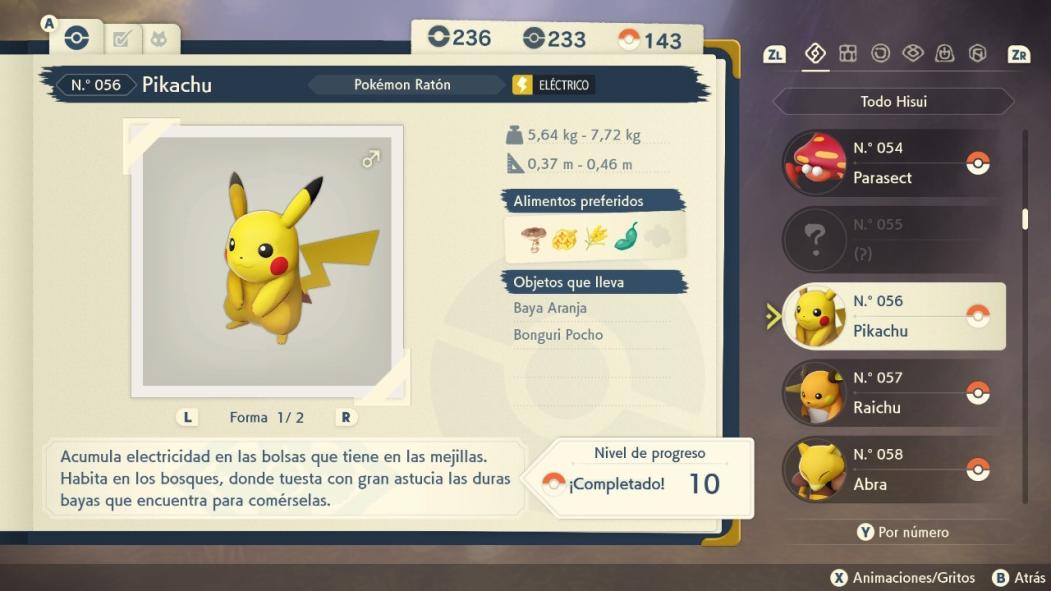Click the Pikachu portrait photo
Viewport: 1051px width, 591px height.
(266, 261)
